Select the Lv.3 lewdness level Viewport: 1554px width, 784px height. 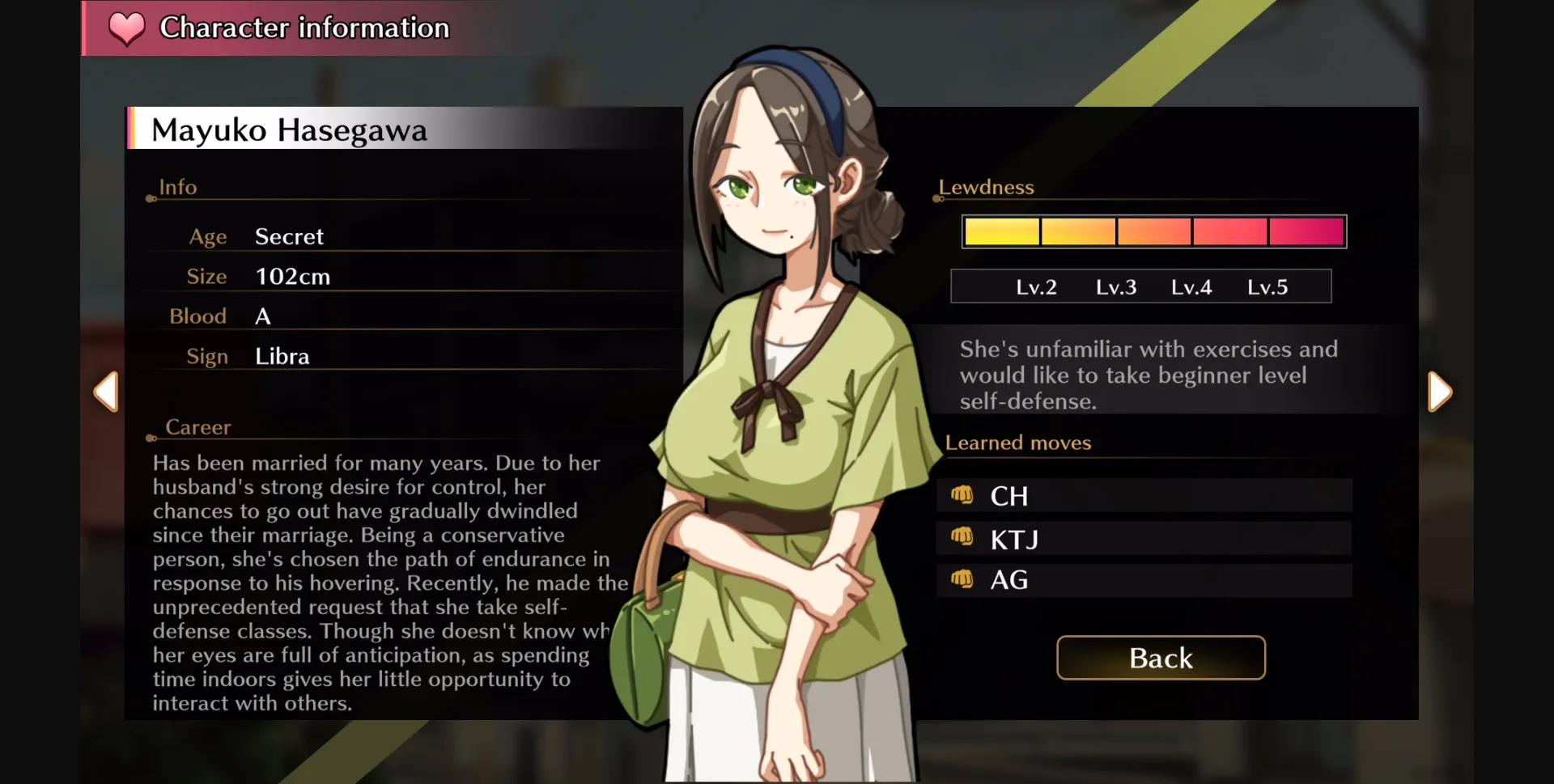[1116, 286]
